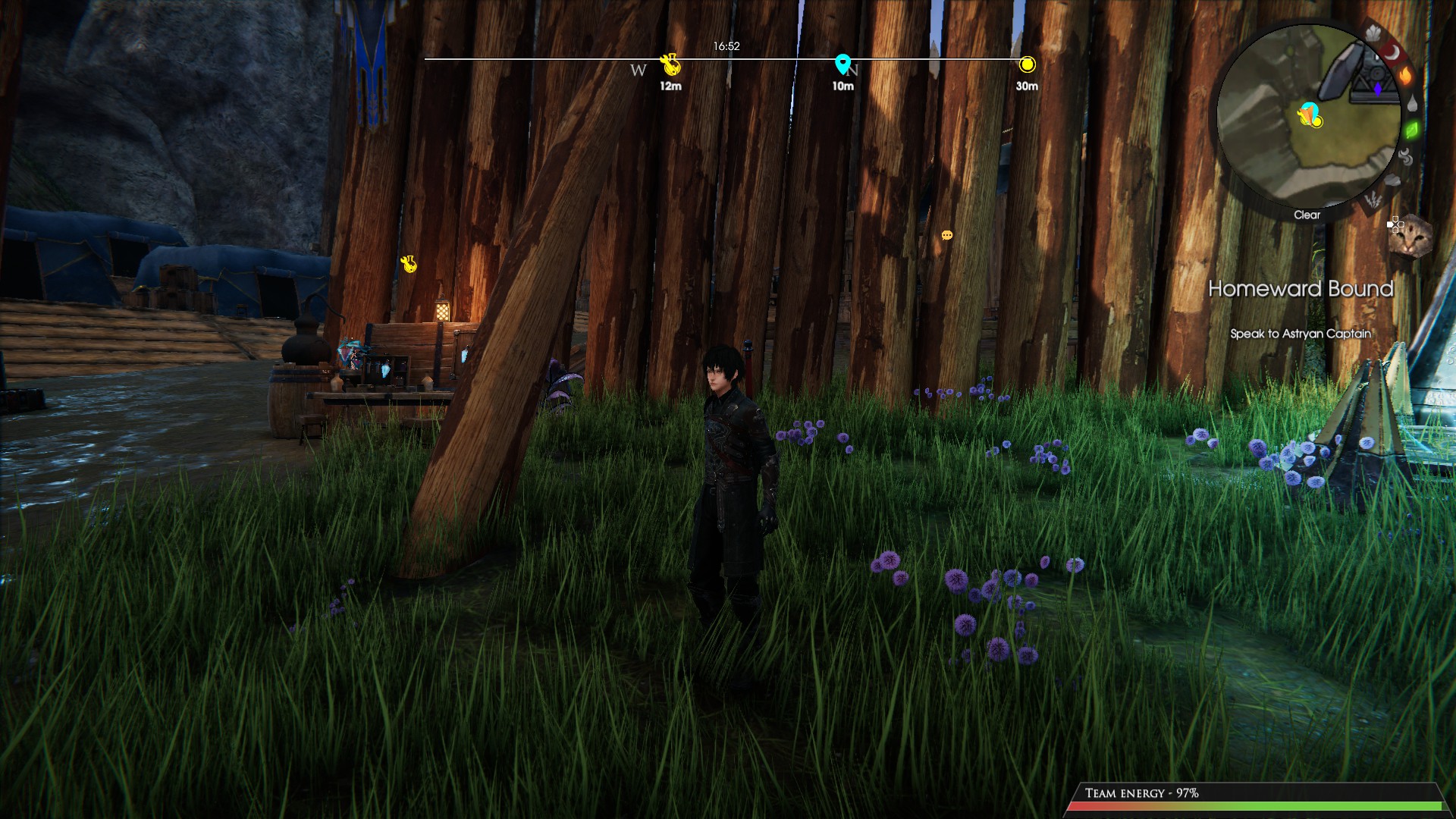Select the rock element icon
Viewport: 1456px width, 819px height.
coord(1392,181)
